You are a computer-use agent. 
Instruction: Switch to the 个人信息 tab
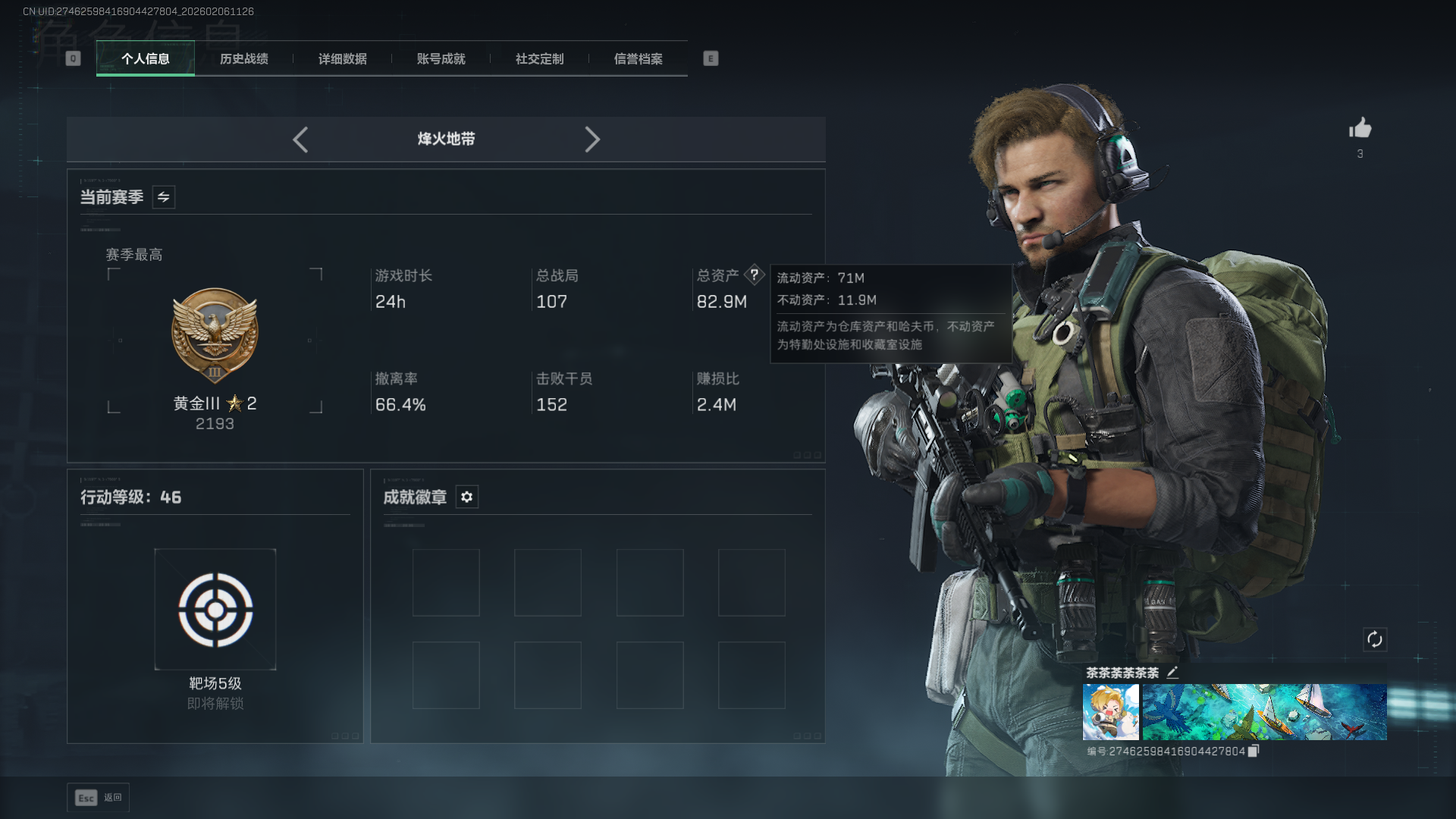146,59
